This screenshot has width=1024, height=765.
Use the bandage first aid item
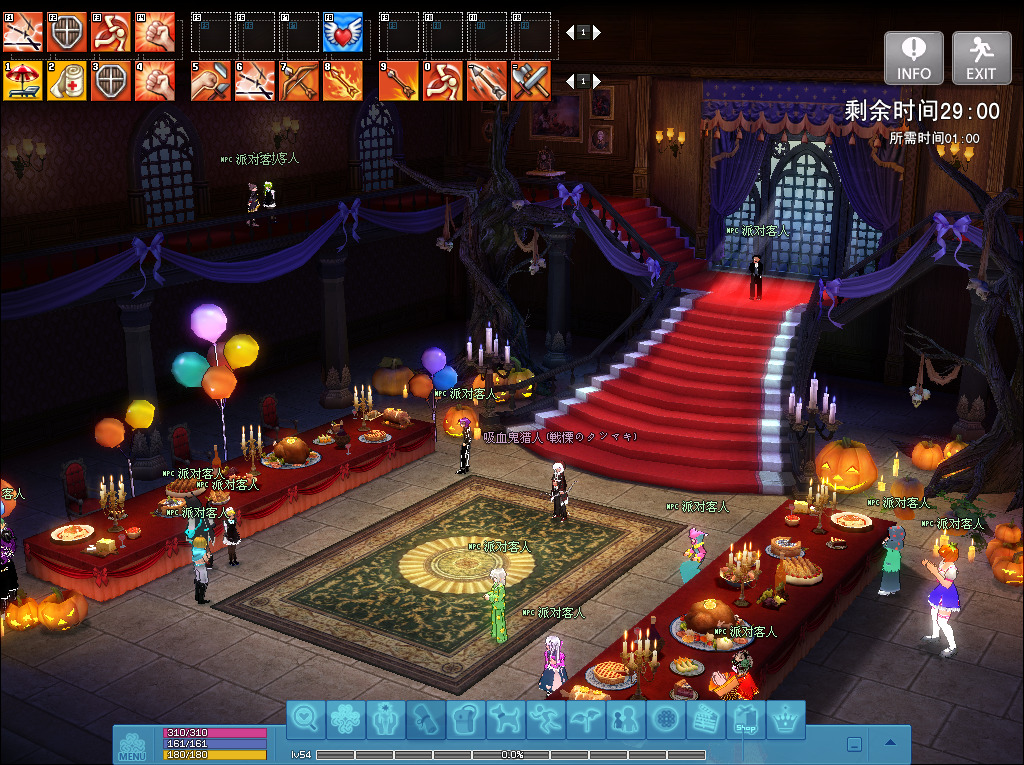(x=66, y=81)
